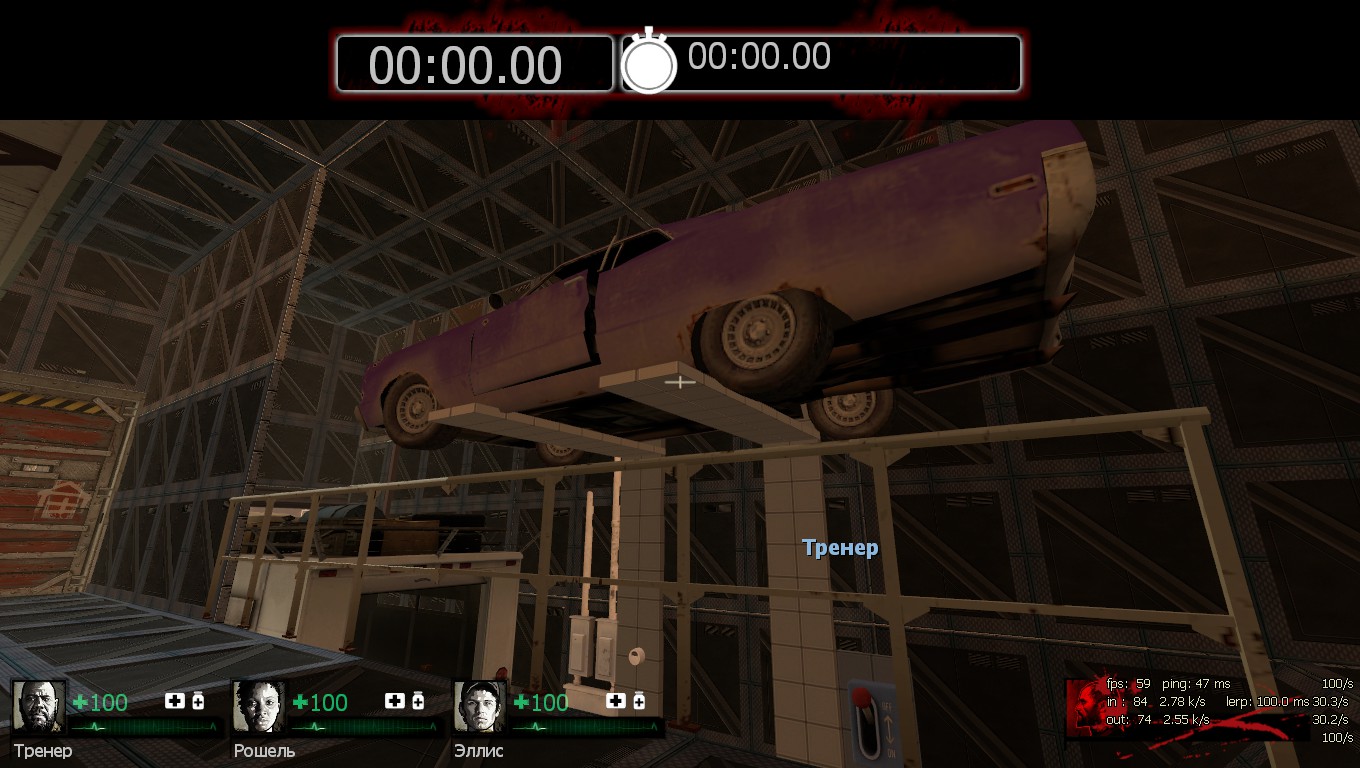Screen dimensions: 1360x768
Task: Select Рошель's portrait in the team panel
Action: point(260,707)
